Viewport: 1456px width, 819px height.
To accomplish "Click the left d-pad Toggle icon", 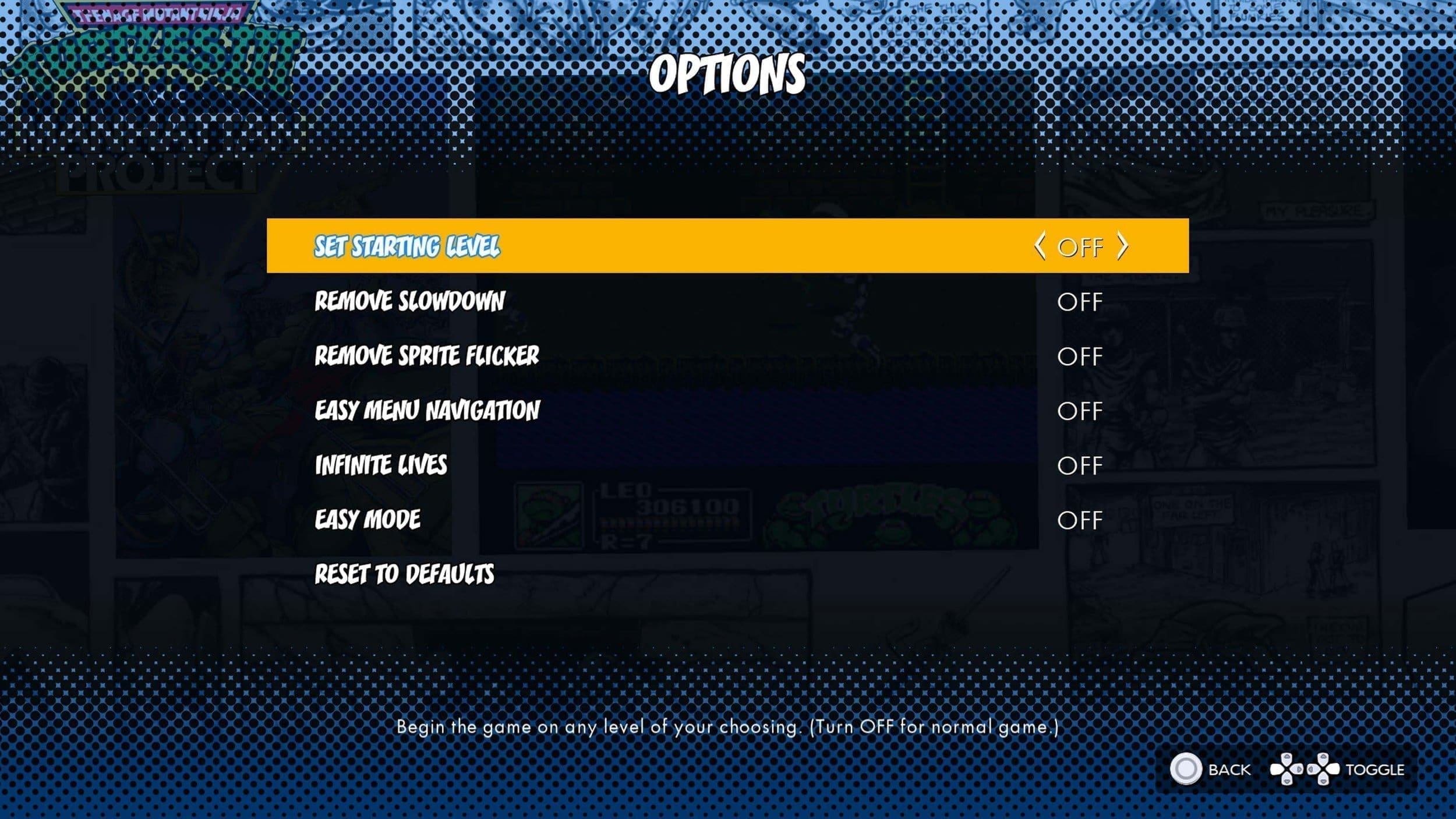I will 1287,769.
